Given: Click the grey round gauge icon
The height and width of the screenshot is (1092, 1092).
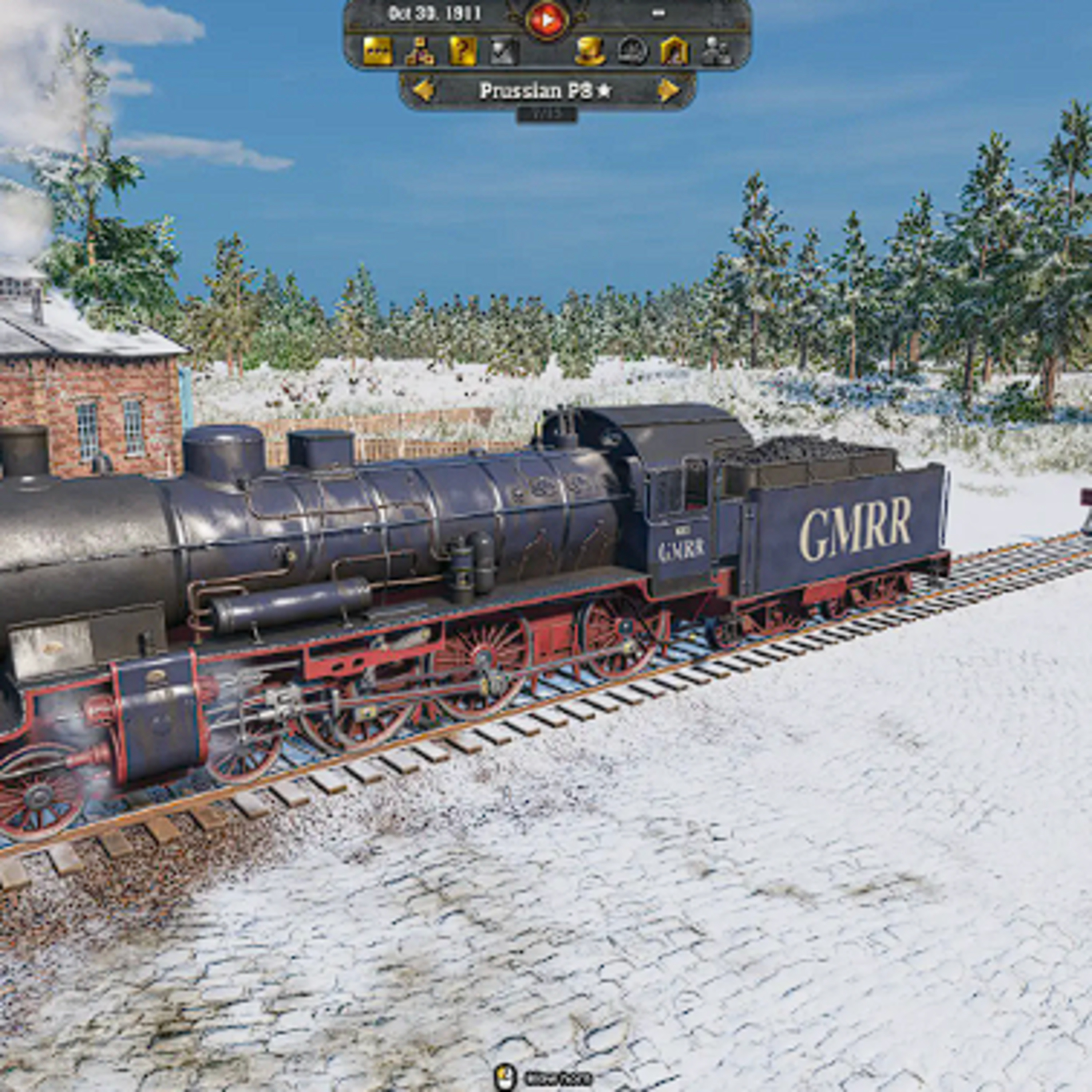Looking at the screenshot, I should [x=632, y=51].
